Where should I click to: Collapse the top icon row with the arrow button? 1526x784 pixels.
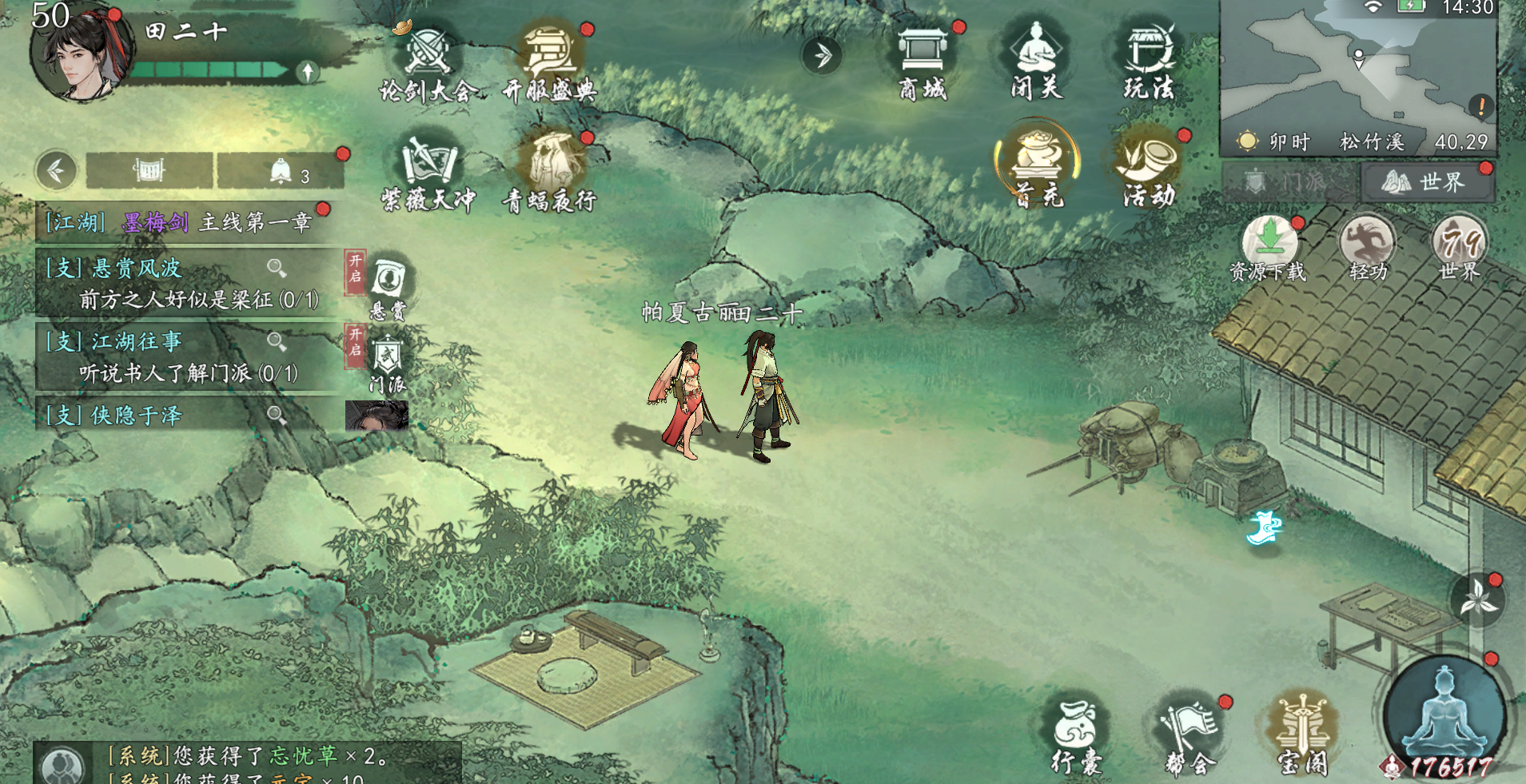821,56
